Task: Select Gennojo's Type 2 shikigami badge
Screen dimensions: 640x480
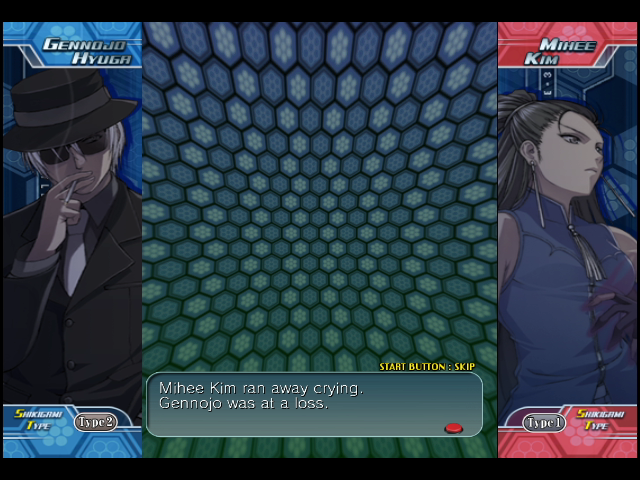Action: (x=96, y=422)
